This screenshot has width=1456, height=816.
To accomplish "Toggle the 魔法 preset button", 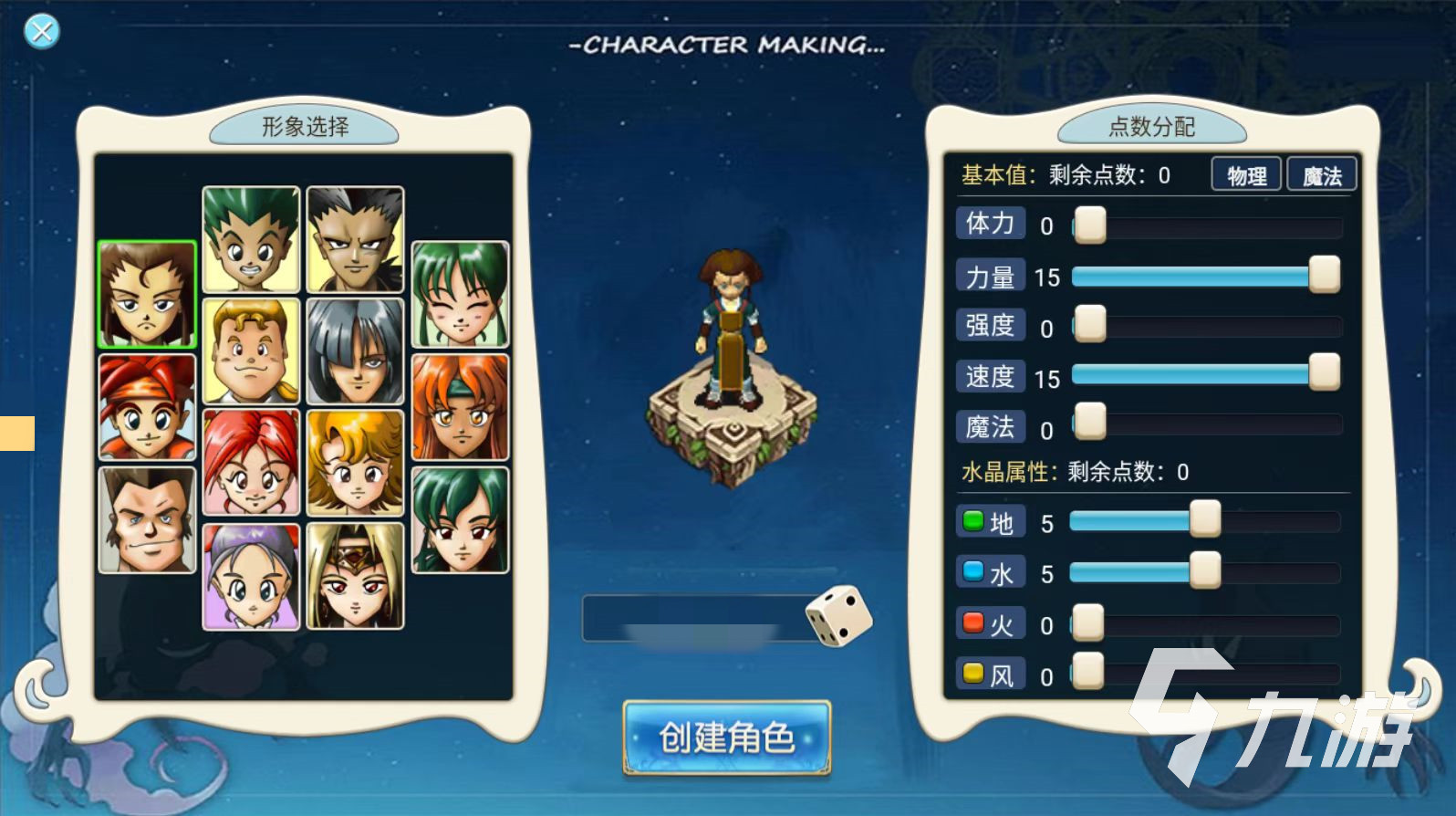I will click(x=1321, y=173).
